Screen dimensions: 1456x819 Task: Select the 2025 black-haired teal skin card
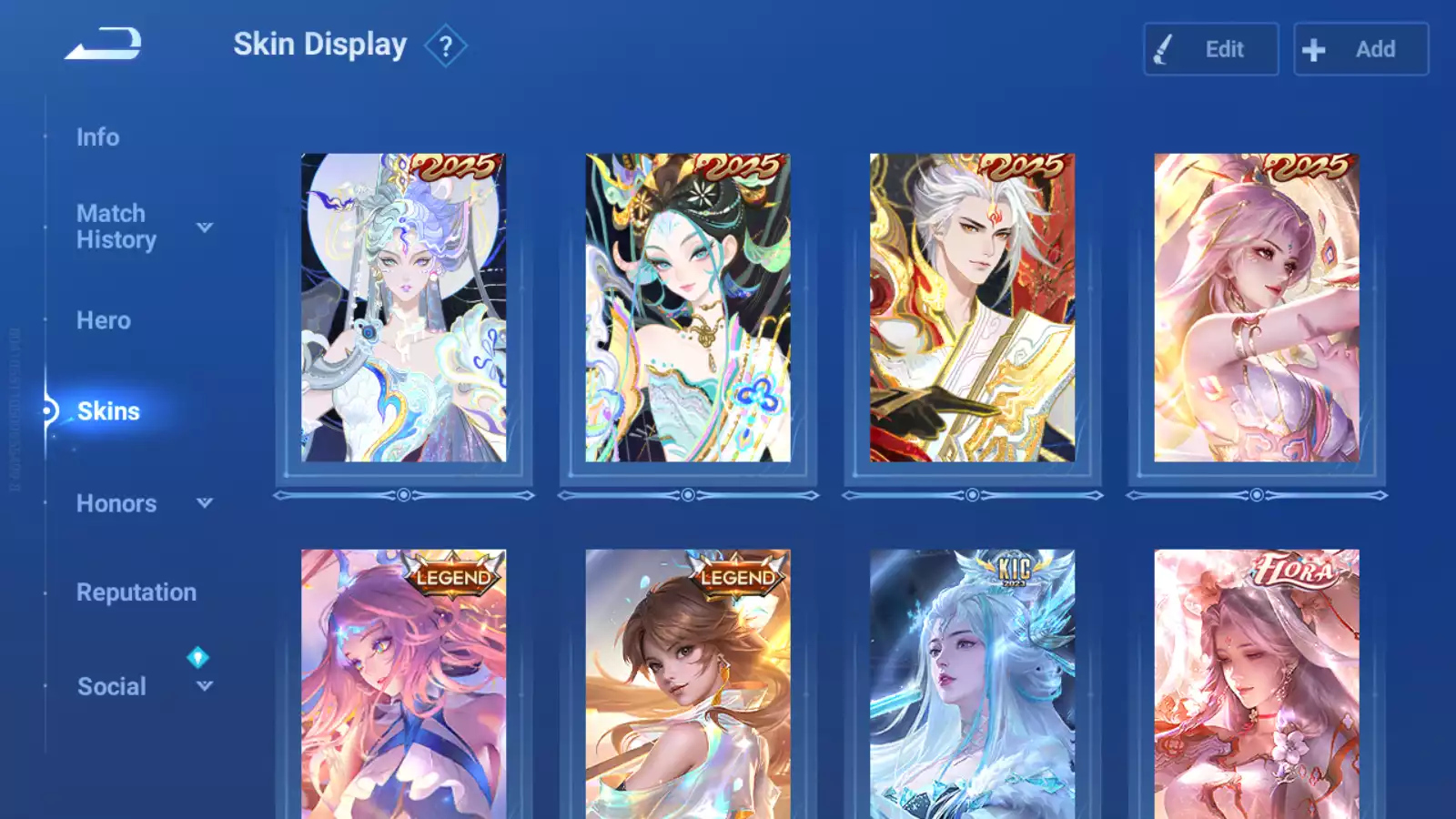coord(688,308)
